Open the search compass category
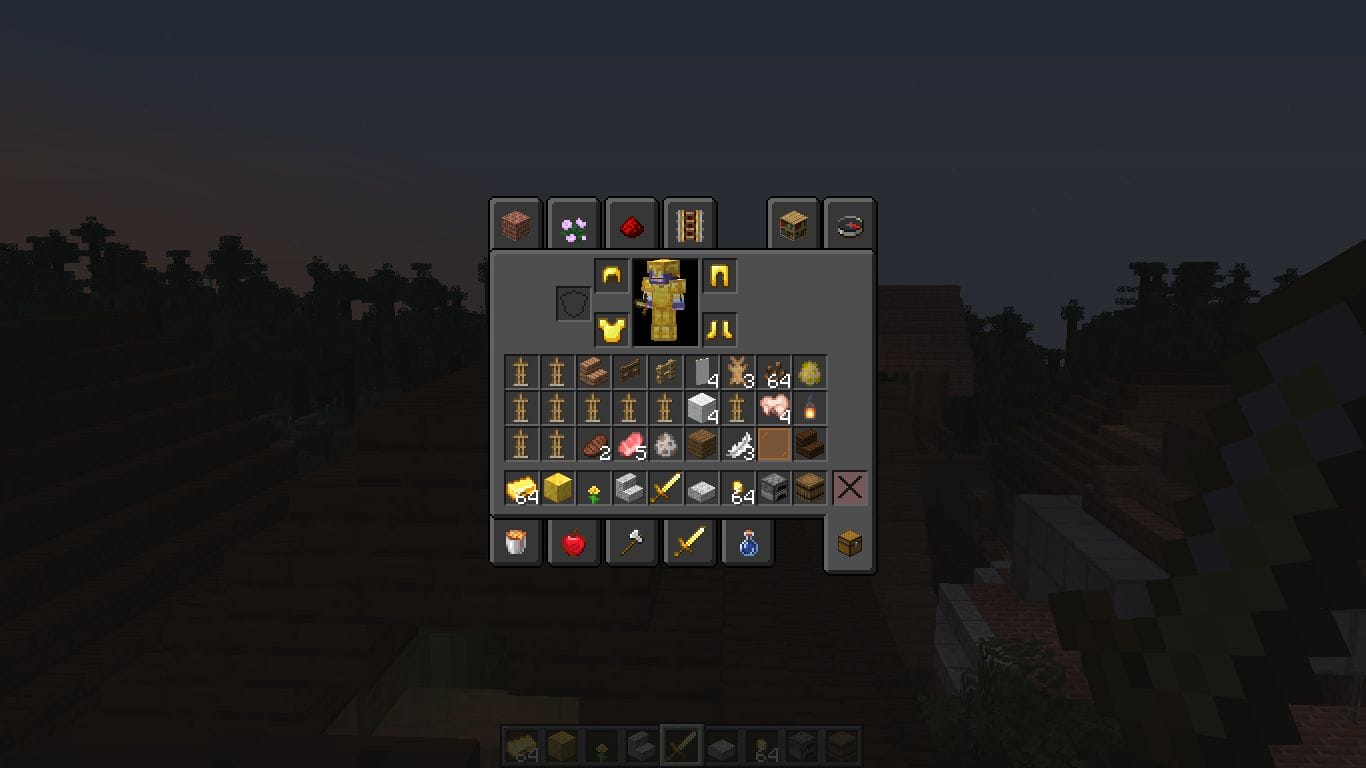The image size is (1366, 768). [x=847, y=224]
